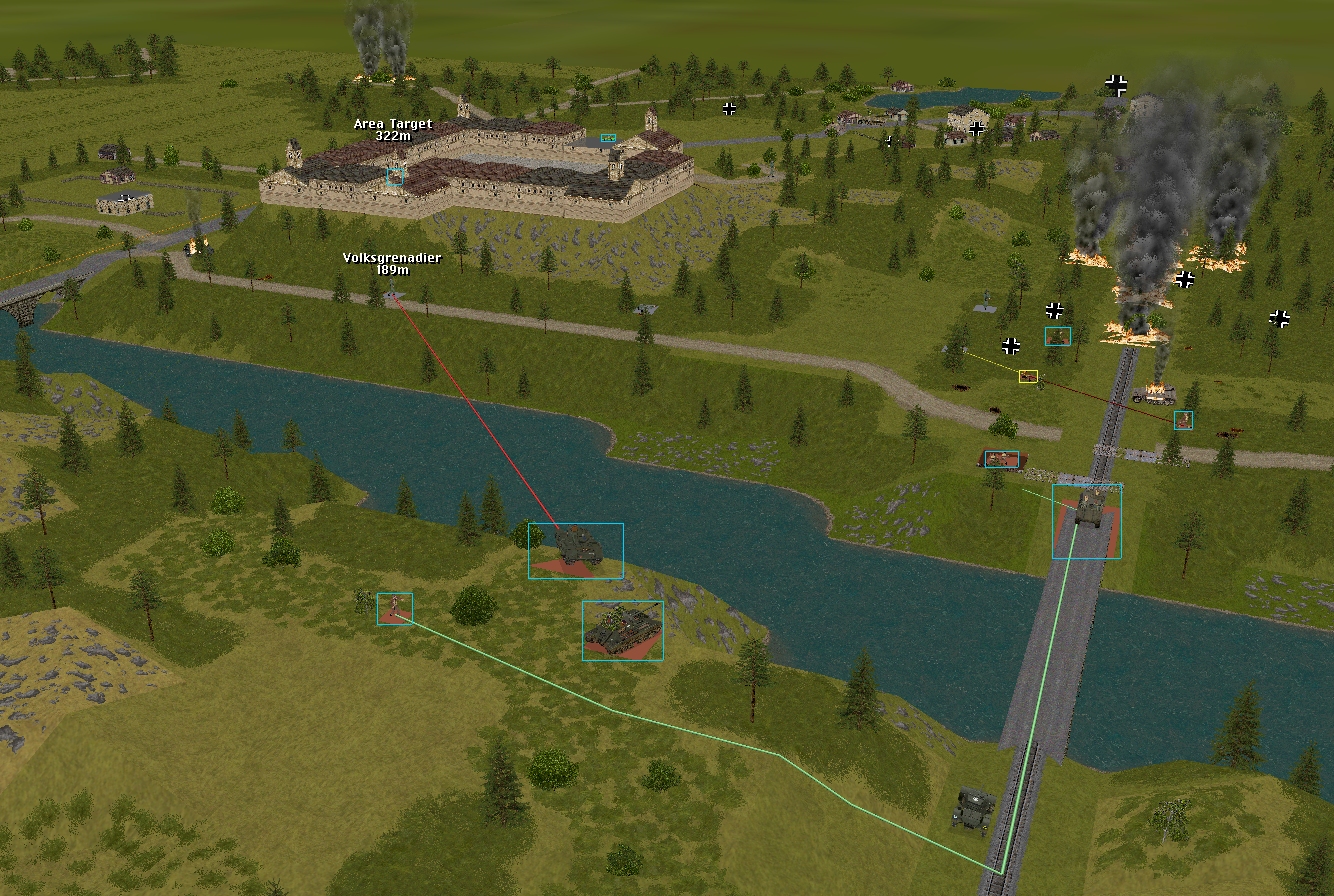The height and width of the screenshot is (896, 1334).
Task: Select the boxed vehicle on the bridge
Action: point(1087,519)
